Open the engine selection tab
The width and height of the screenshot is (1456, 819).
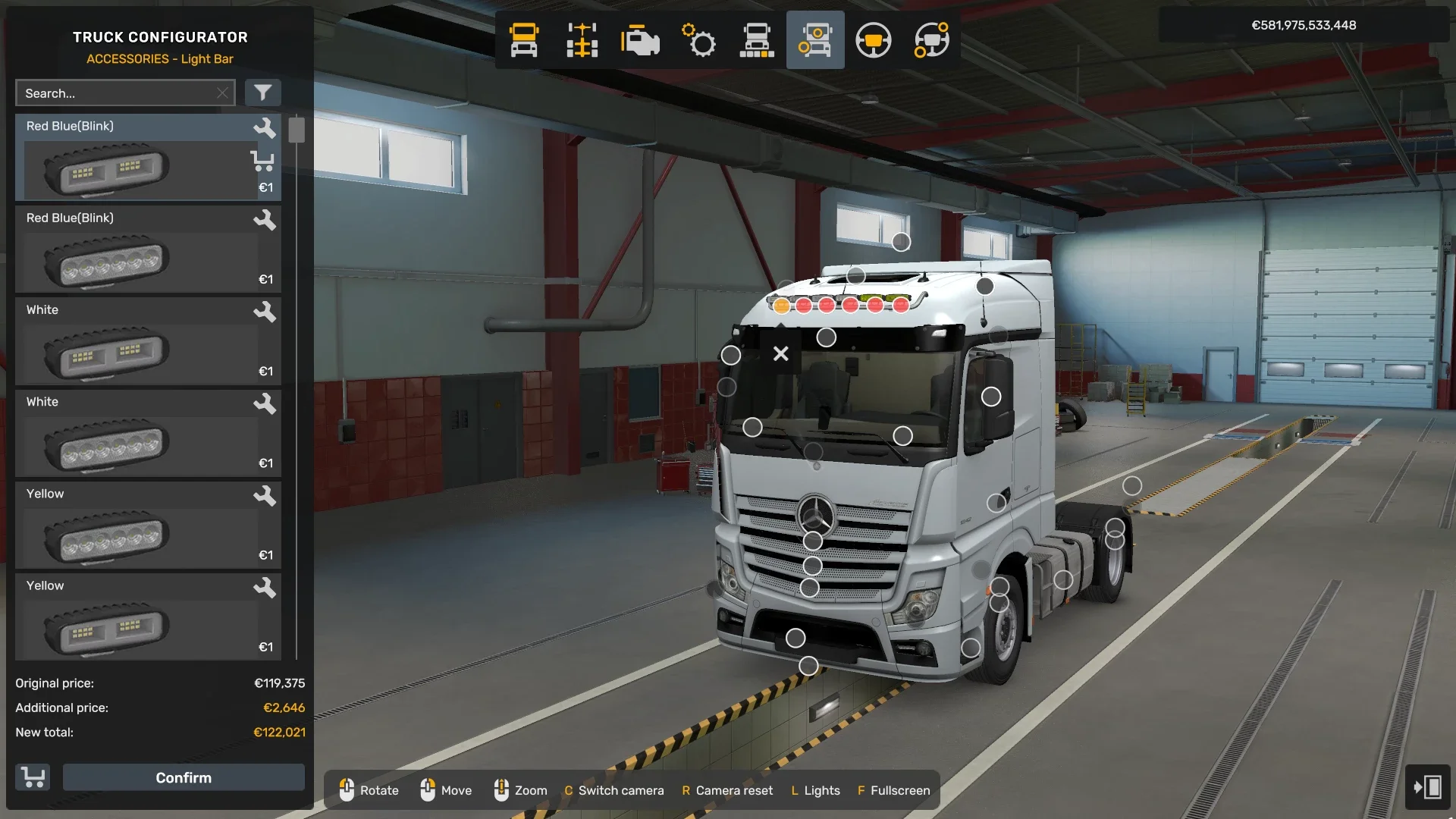tap(640, 40)
